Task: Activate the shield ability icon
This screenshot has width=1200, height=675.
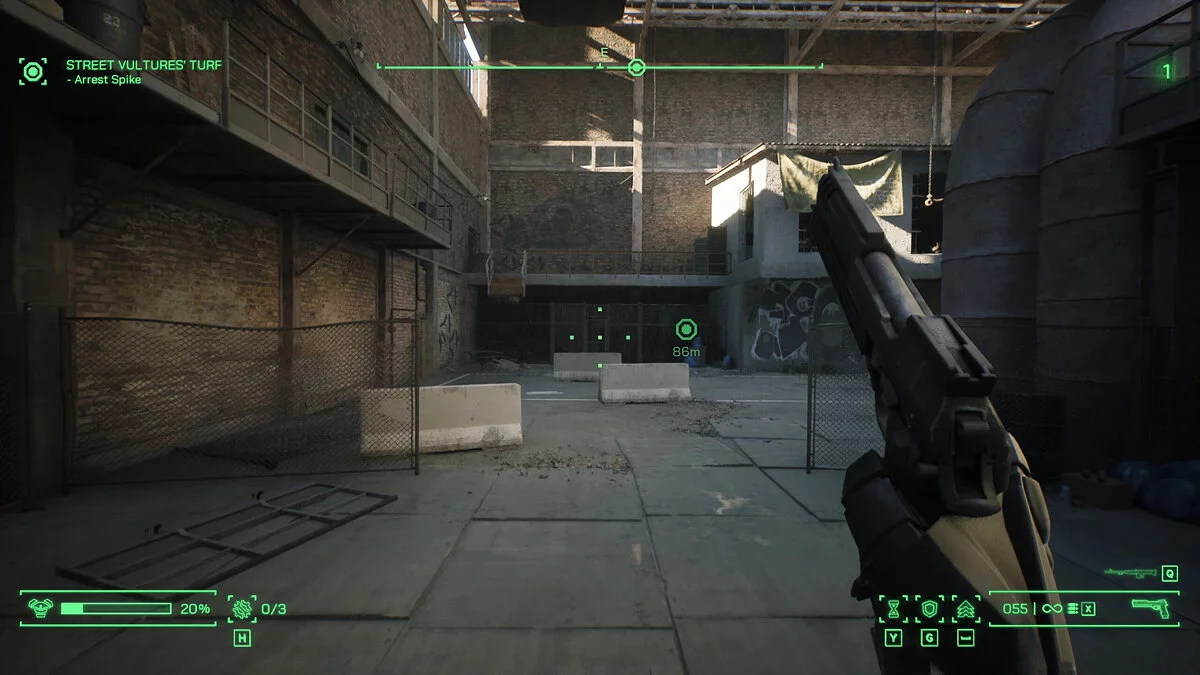Action: click(930, 608)
